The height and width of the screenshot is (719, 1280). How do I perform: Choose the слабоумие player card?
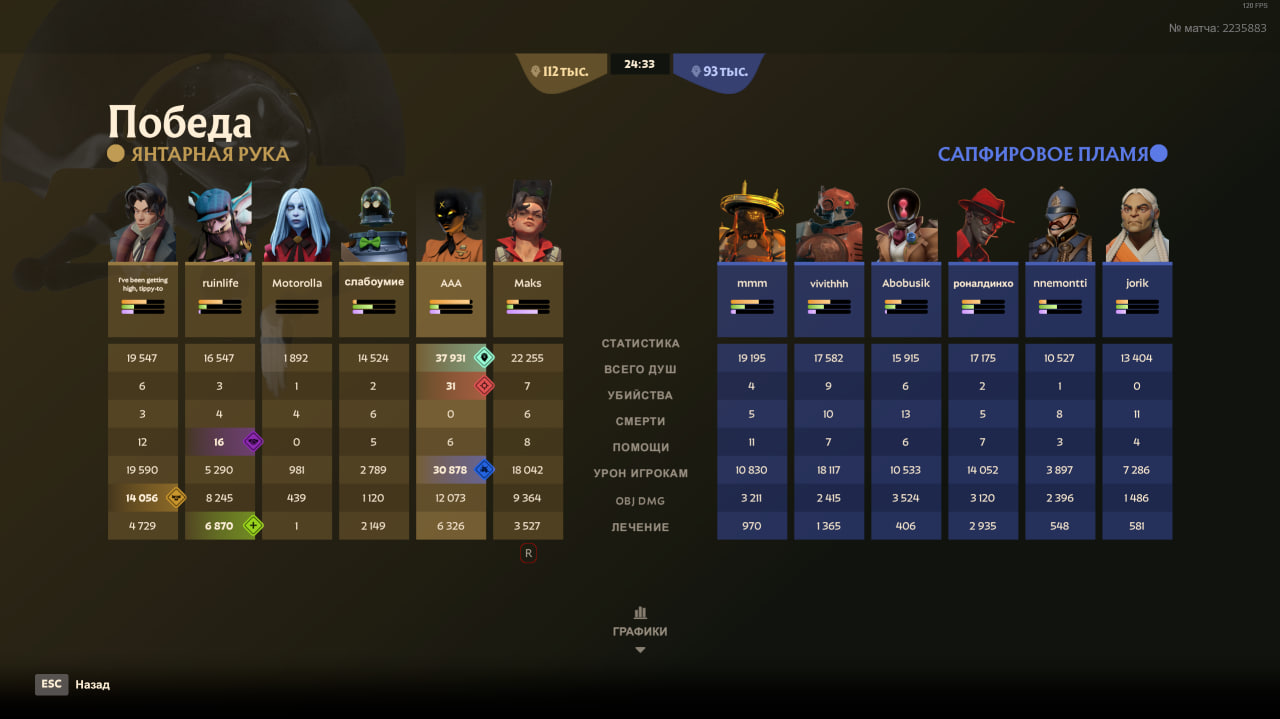tap(374, 299)
